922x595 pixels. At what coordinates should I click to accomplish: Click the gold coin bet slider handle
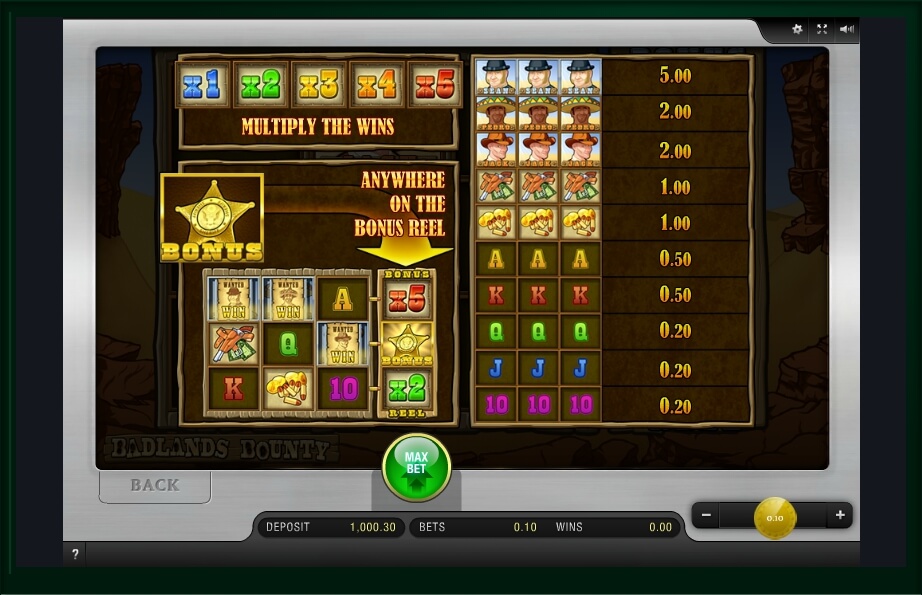coord(775,517)
